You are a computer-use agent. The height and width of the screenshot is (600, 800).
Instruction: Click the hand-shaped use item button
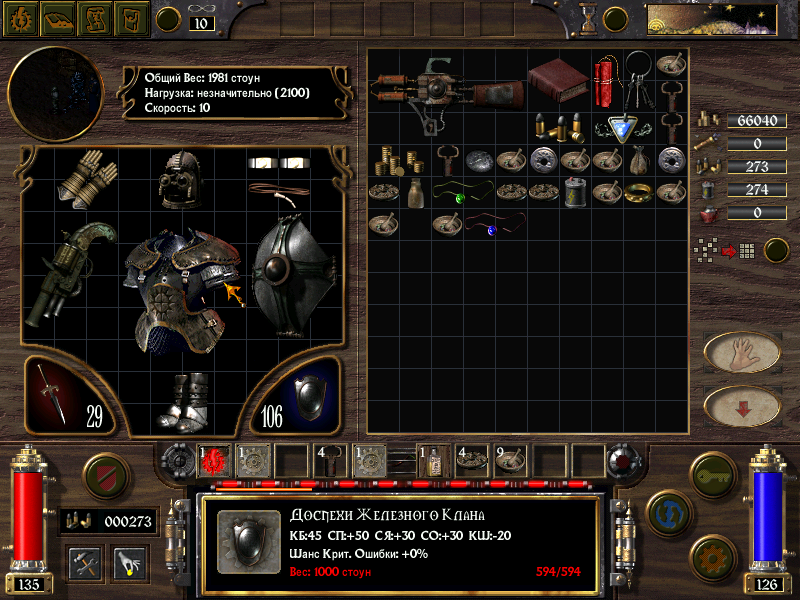click(742, 352)
